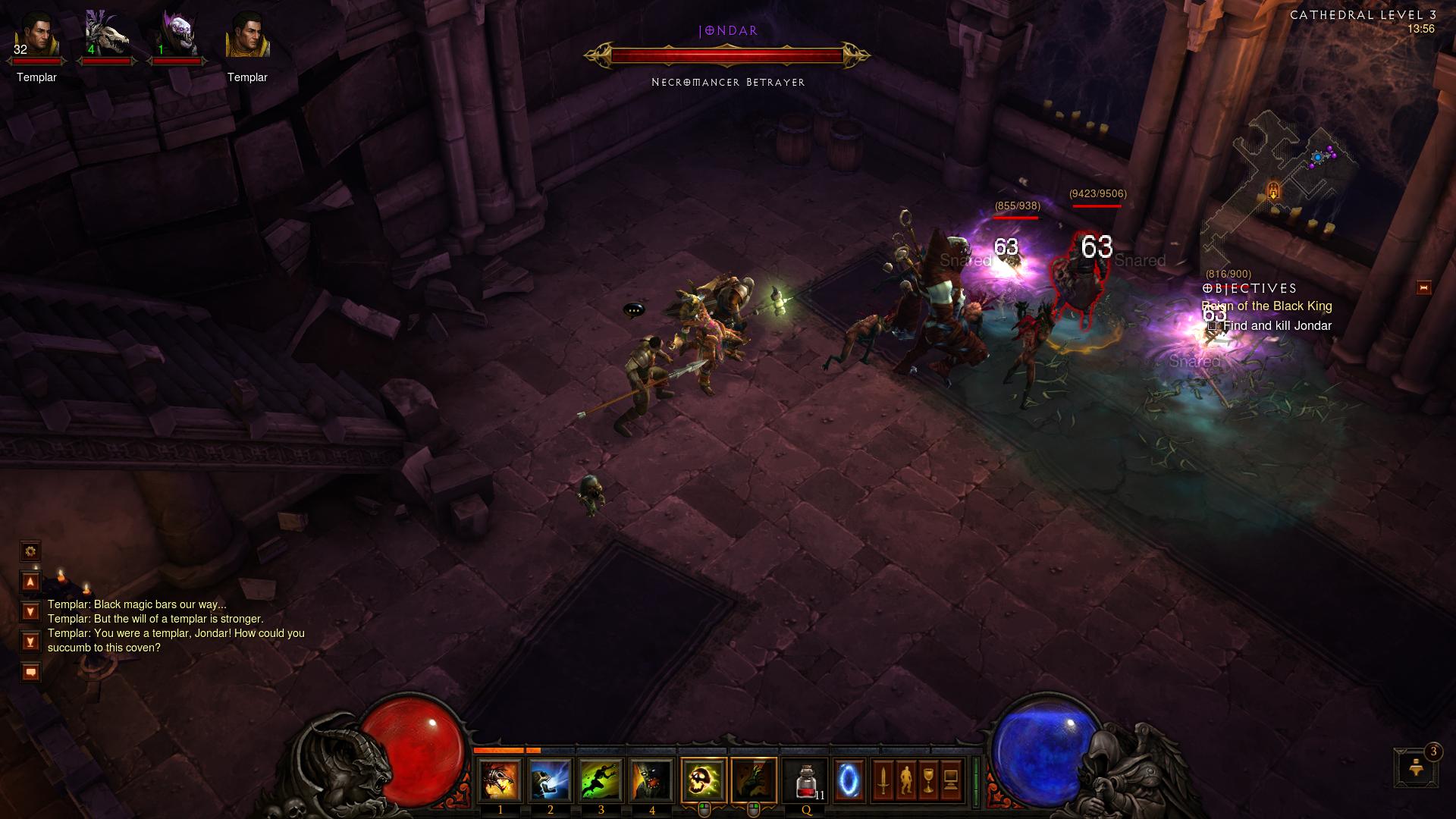Screen dimensions: 1456x819
Task: Drink the red health potion
Action: pyautogui.click(x=806, y=780)
